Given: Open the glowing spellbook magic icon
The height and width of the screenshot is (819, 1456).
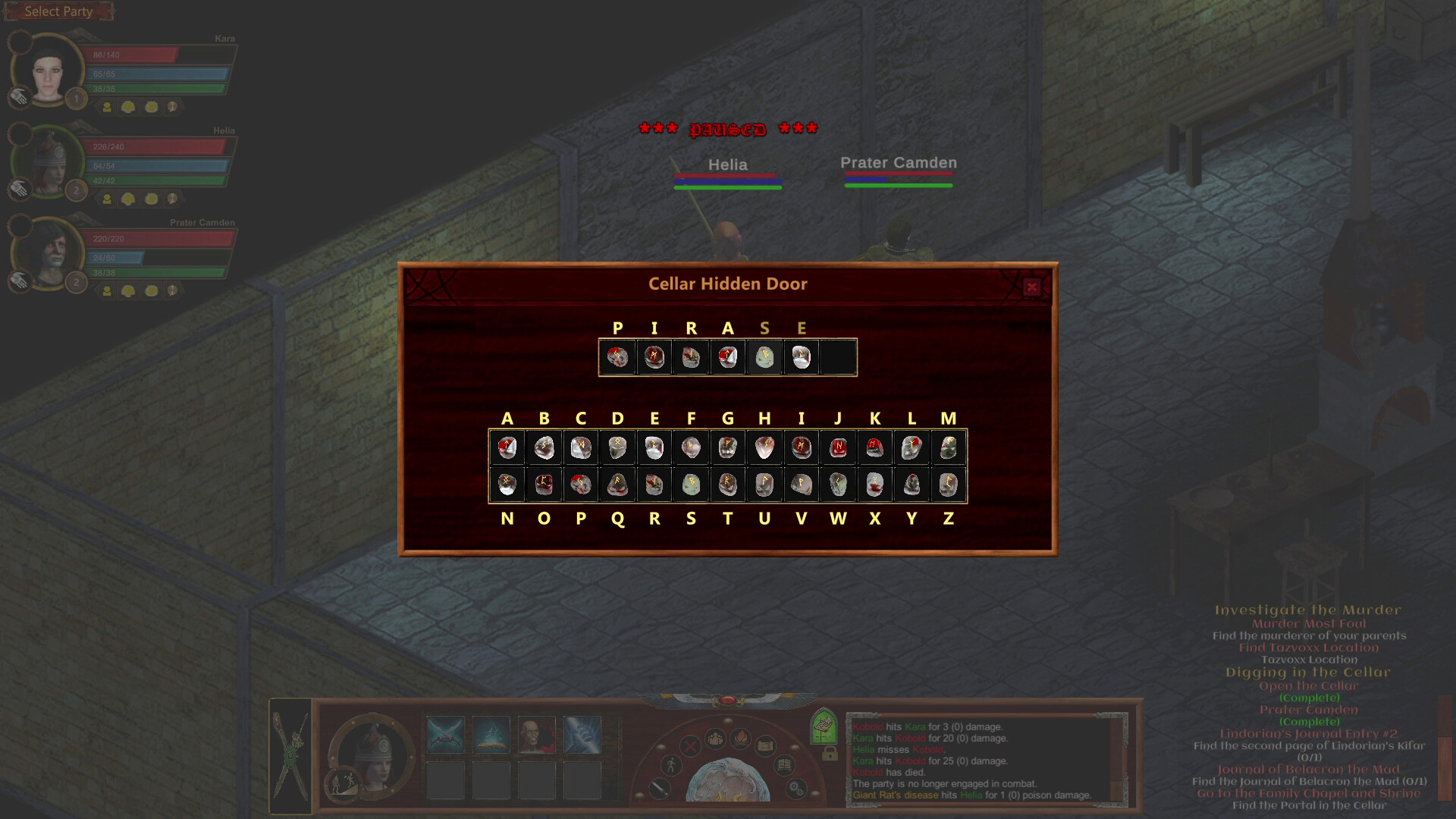Looking at the screenshot, I should click(x=491, y=734).
